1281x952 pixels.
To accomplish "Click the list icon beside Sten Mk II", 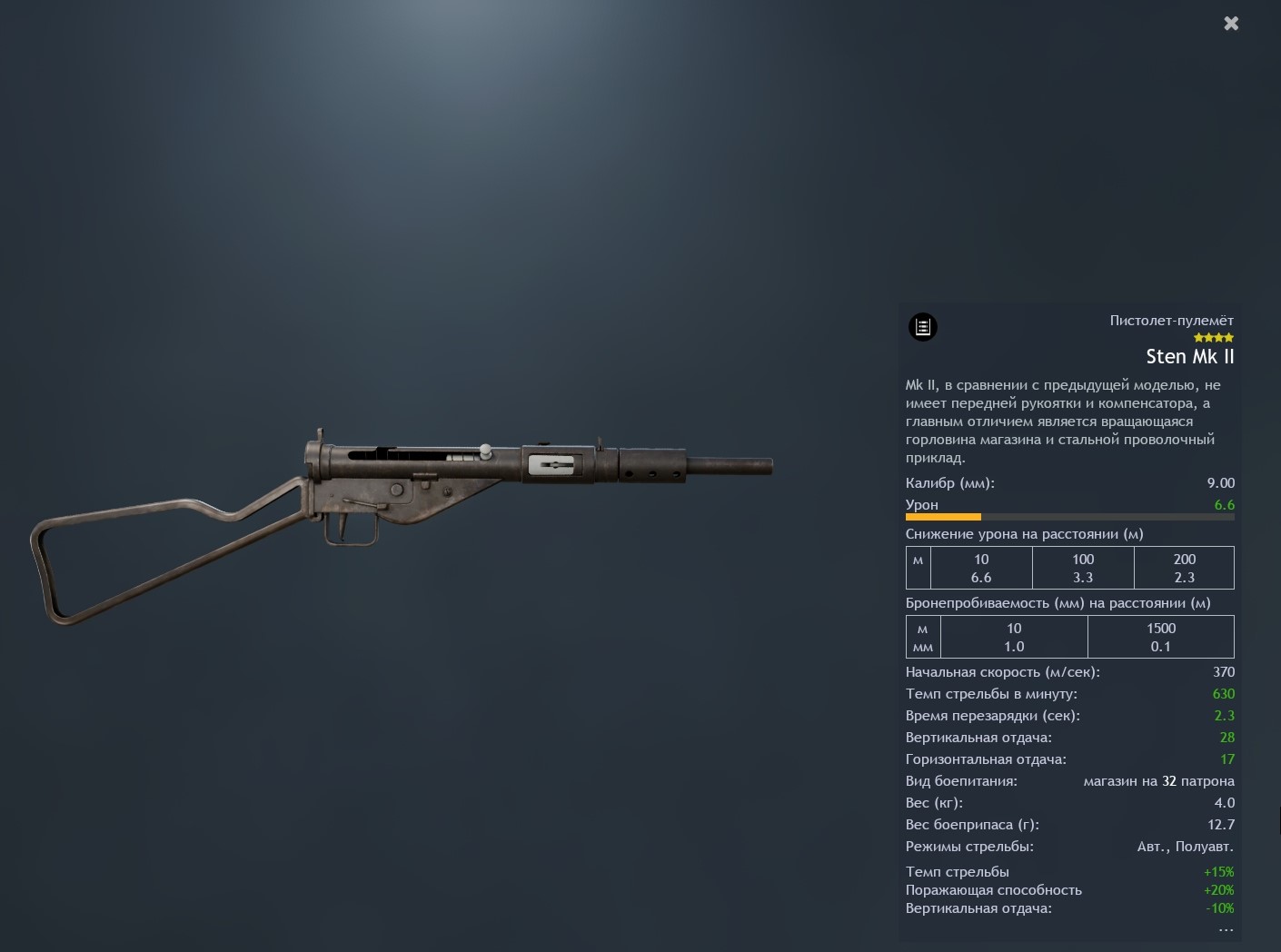I will pos(923,327).
